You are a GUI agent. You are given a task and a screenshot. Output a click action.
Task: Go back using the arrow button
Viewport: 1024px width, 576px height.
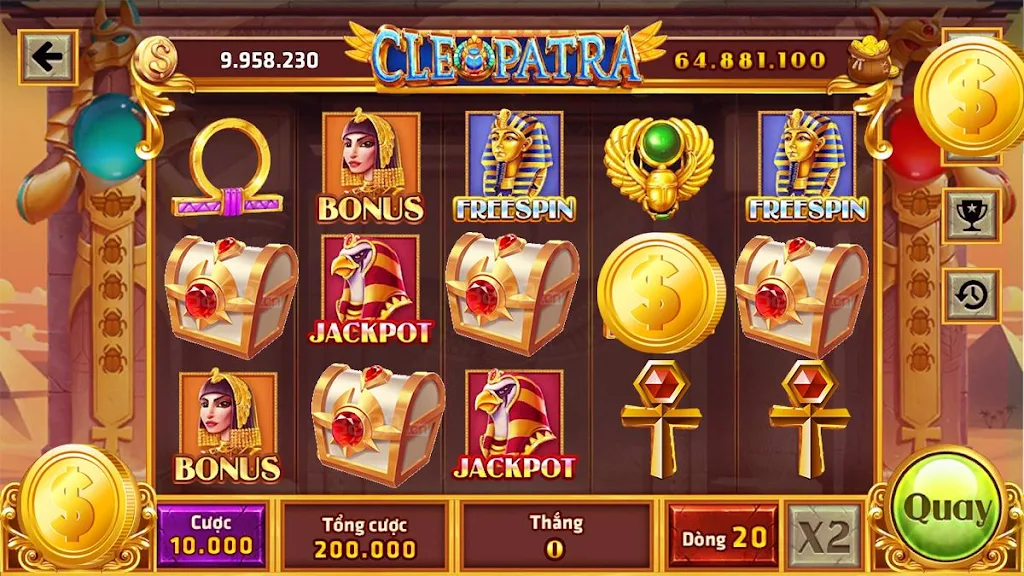[47, 59]
